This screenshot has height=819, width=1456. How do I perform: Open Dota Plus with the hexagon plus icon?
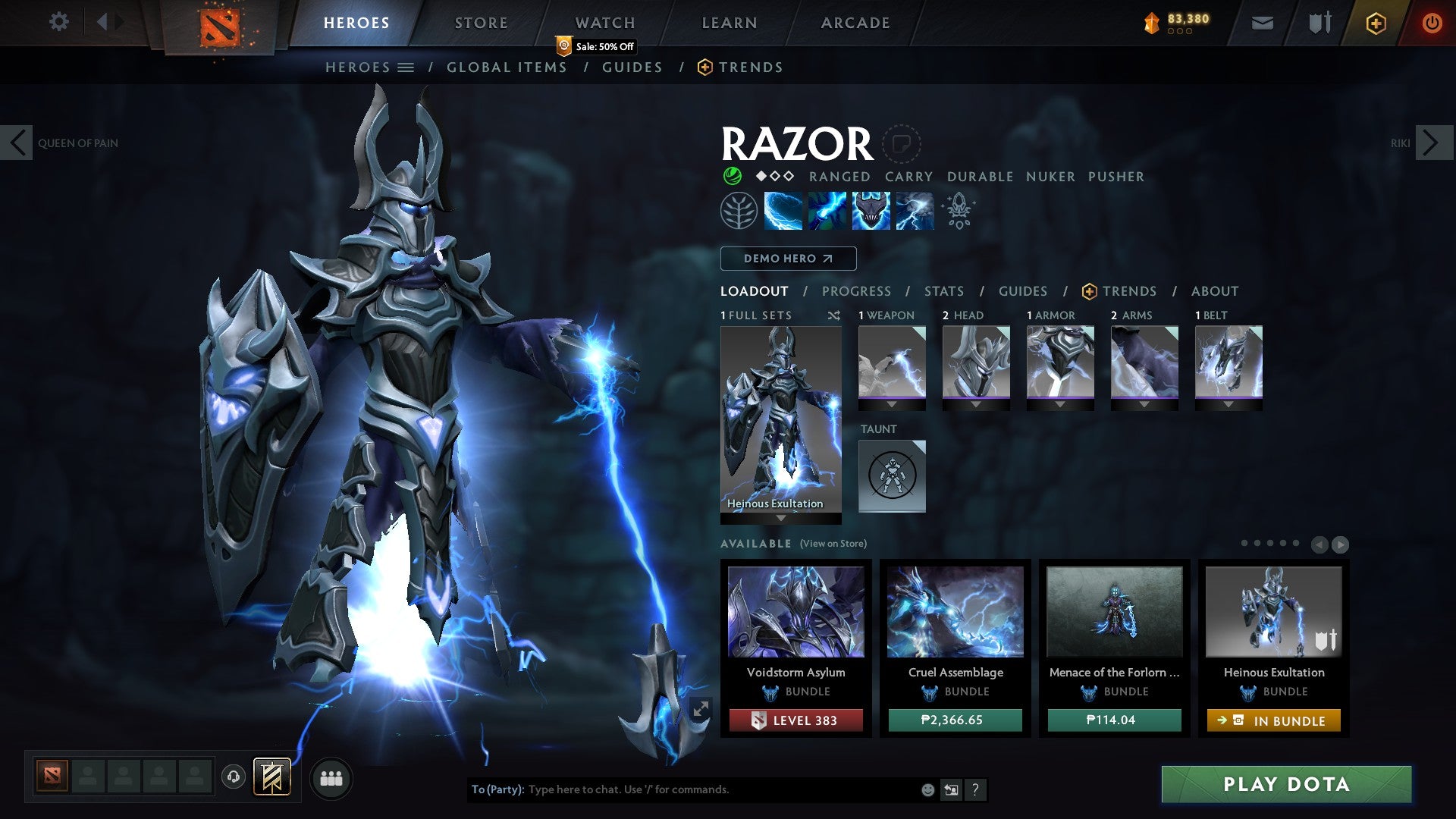[x=1375, y=23]
